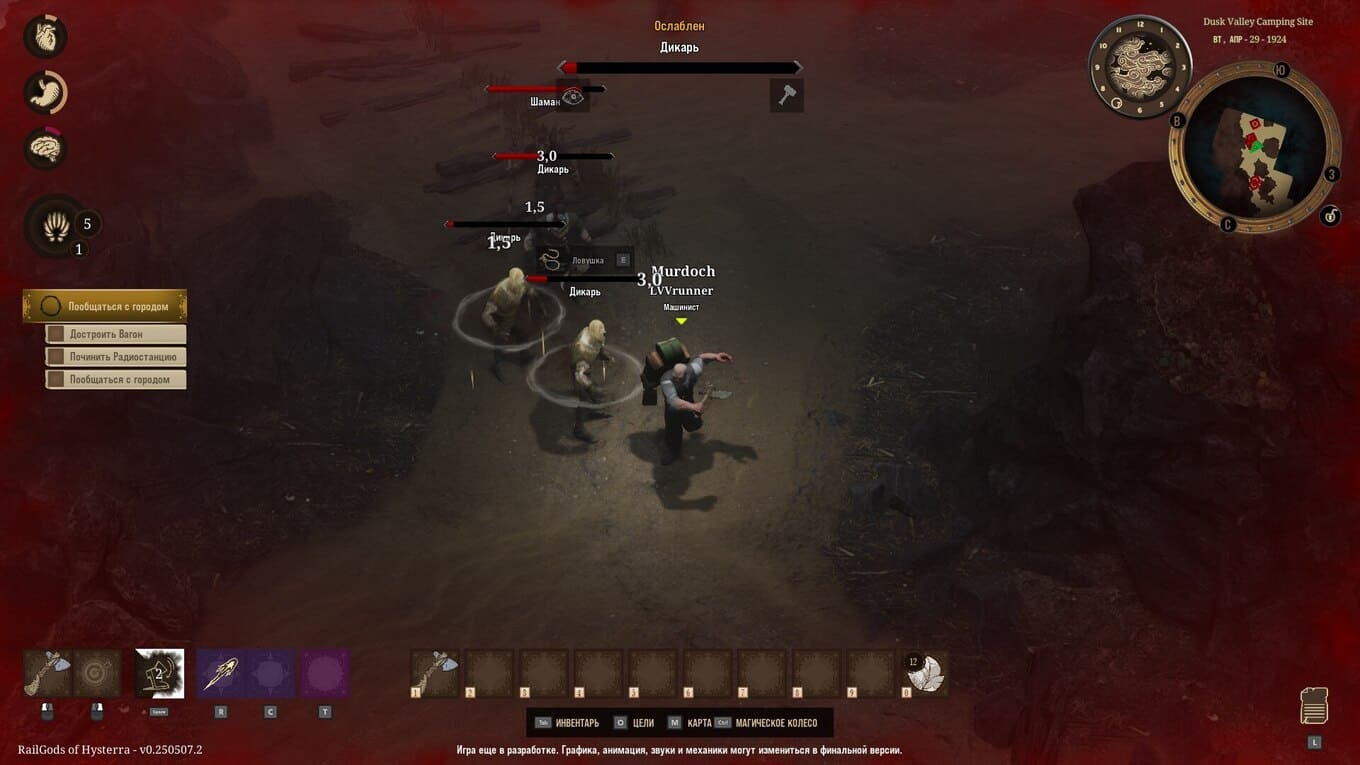The height and width of the screenshot is (765, 1360).
Task: Open the scroll journal icon
Action: pyautogui.click(x=1314, y=706)
